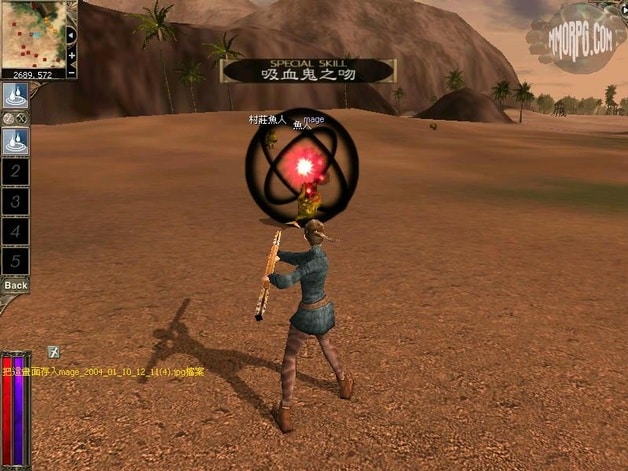This screenshot has height=471, width=628.
Task: Select skill slot number 4
Action: (15, 232)
